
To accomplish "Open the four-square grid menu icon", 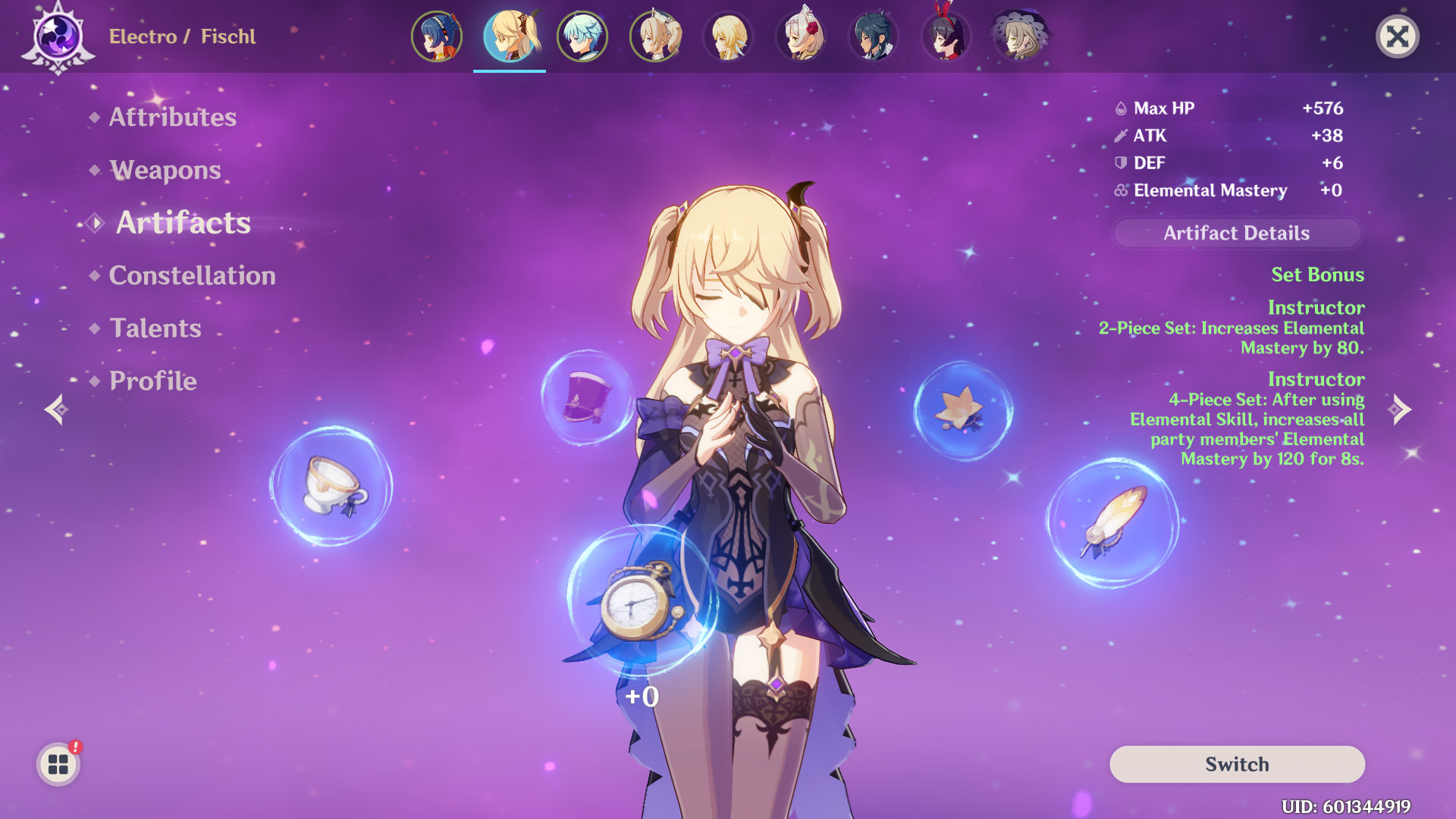I will point(58,764).
